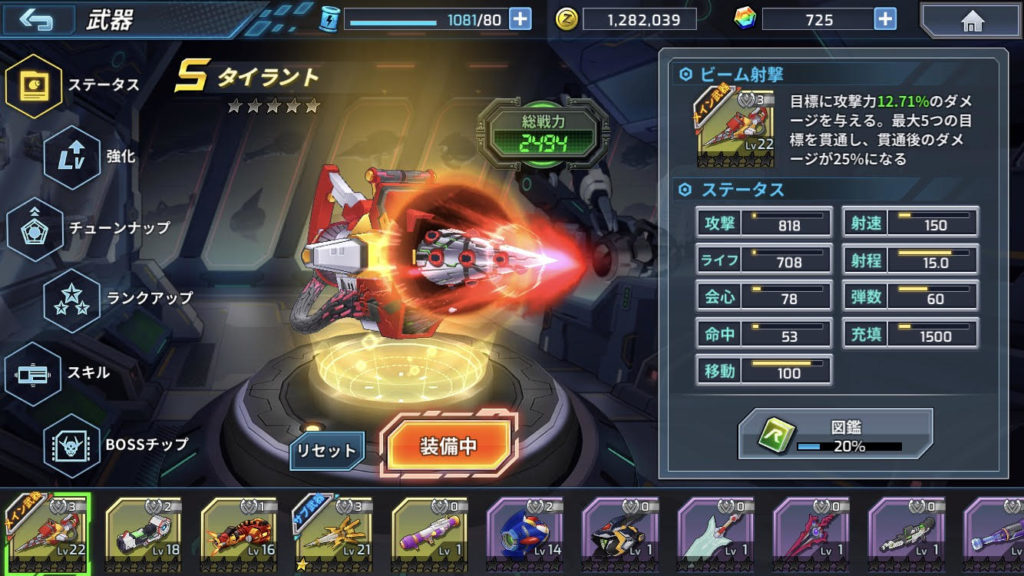This screenshot has height=576, width=1024.
Task: Click the リセット button
Action: pos(328,451)
